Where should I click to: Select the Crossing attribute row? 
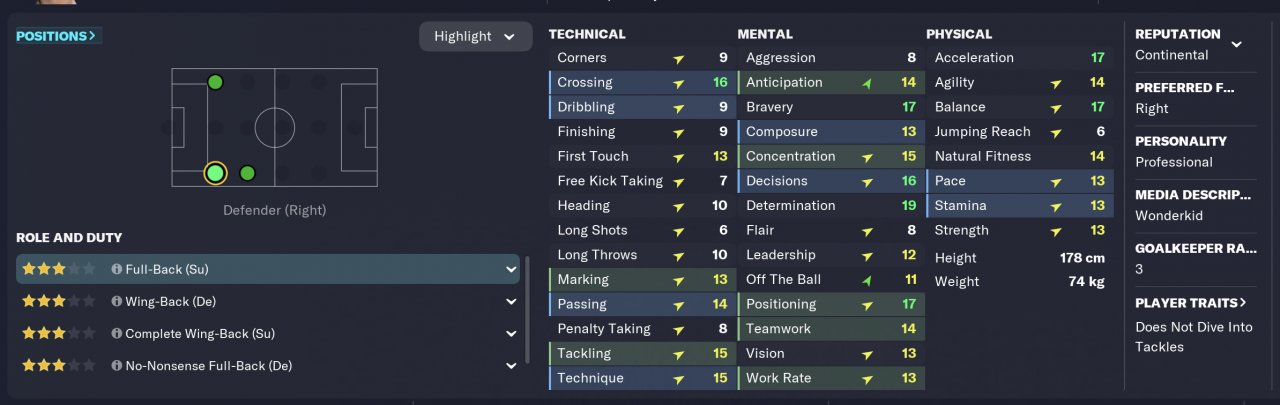[x=640, y=82]
